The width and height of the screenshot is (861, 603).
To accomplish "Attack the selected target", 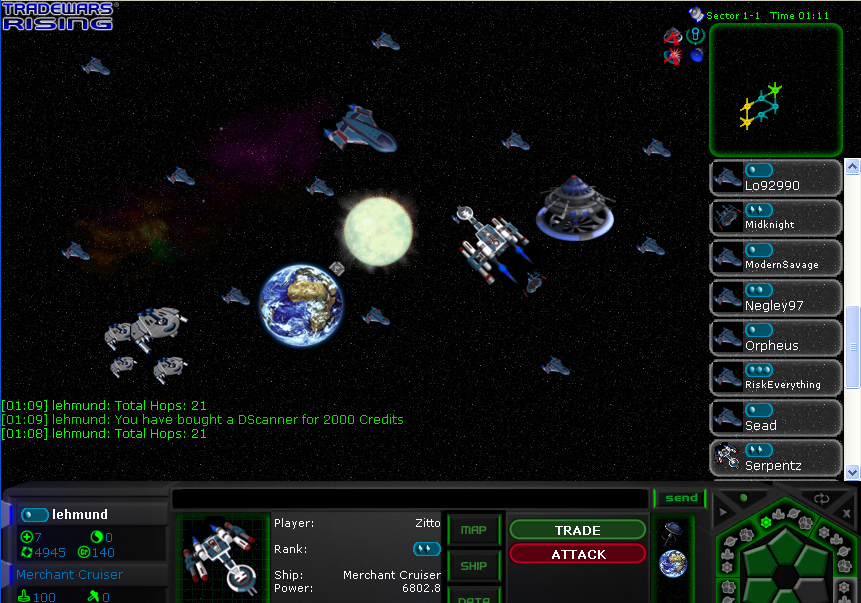I will coord(577,554).
